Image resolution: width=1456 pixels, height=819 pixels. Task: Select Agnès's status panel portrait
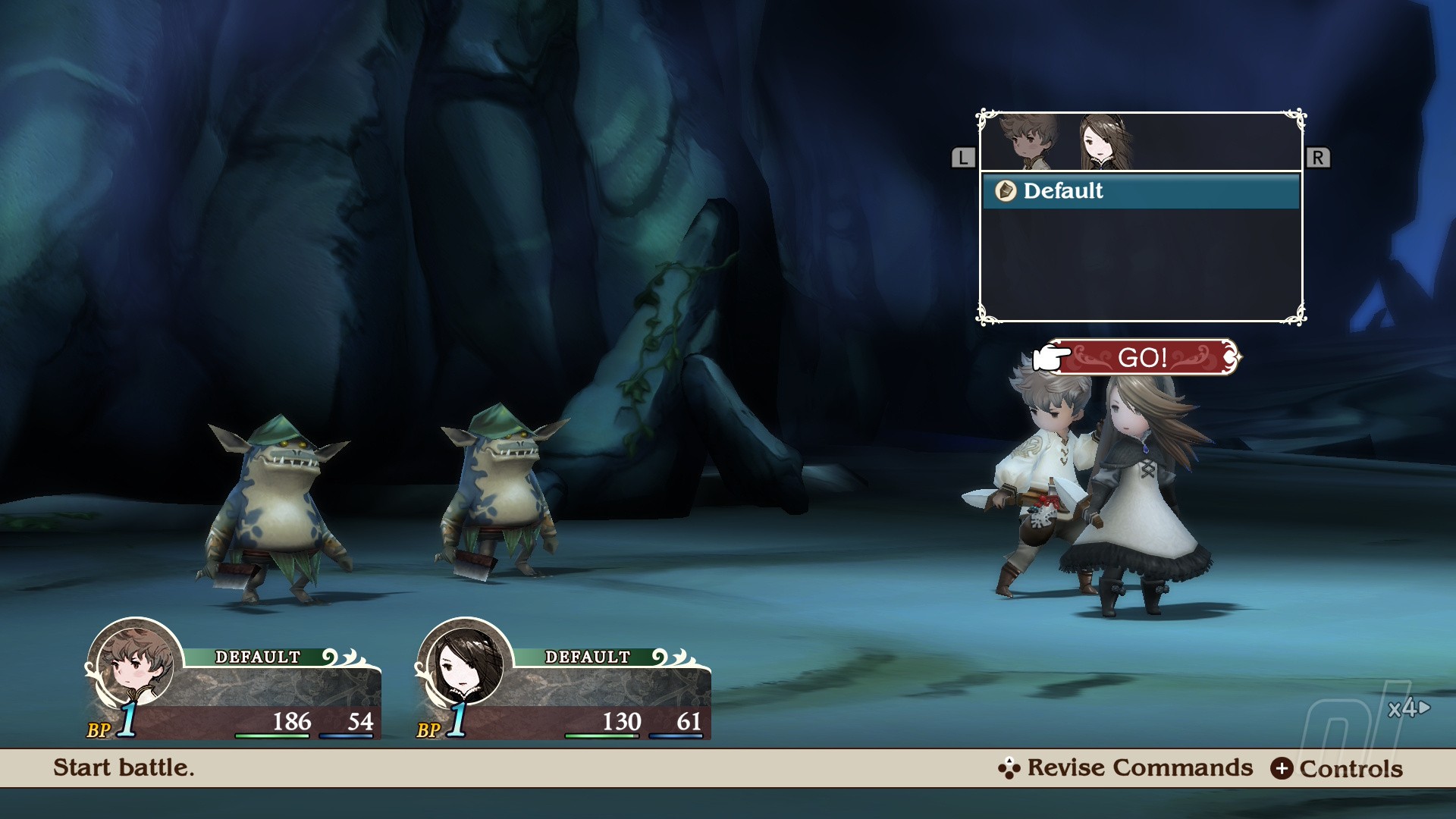[x=465, y=664]
